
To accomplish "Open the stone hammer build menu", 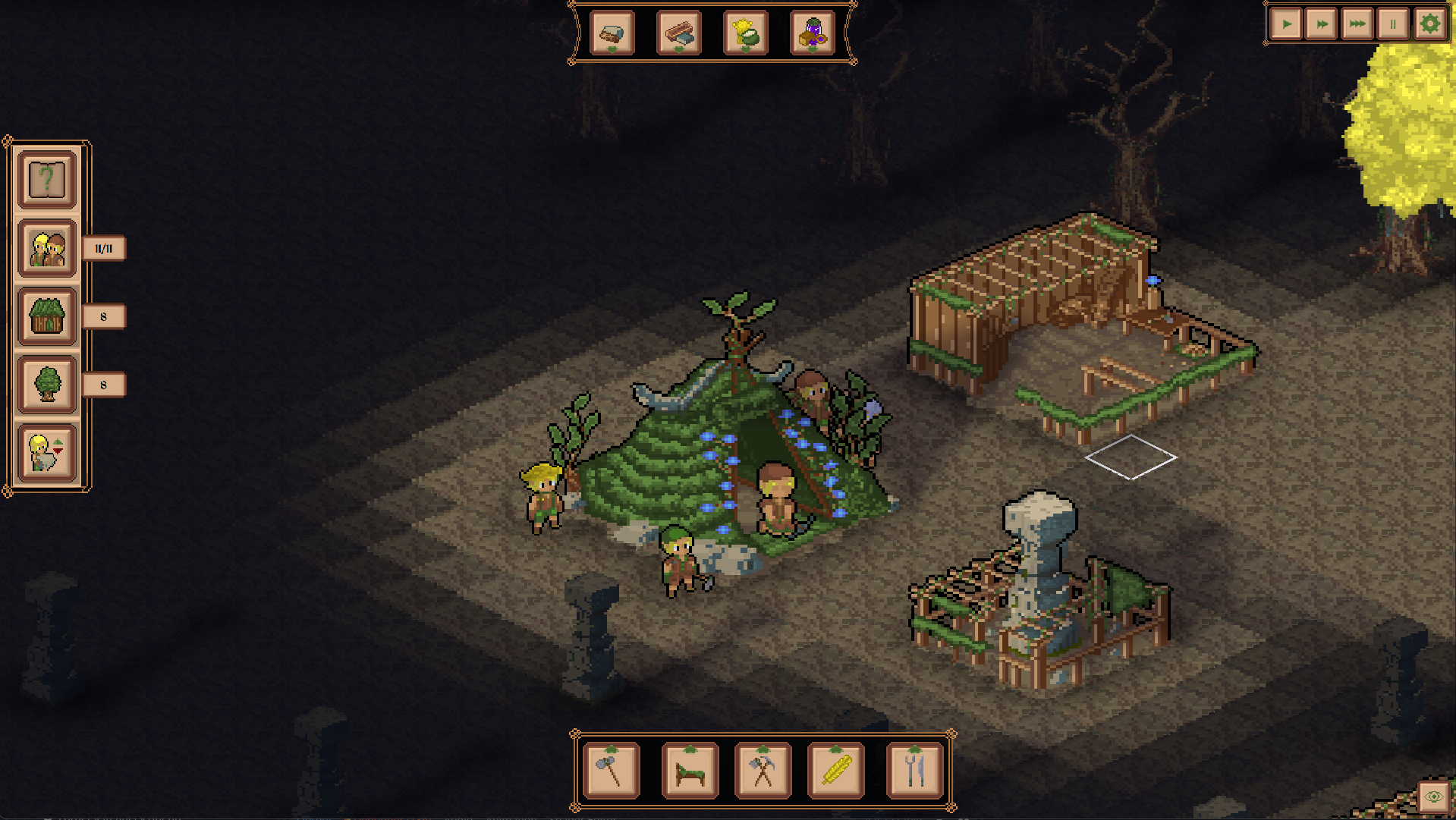I will click(x=612, y=771).
